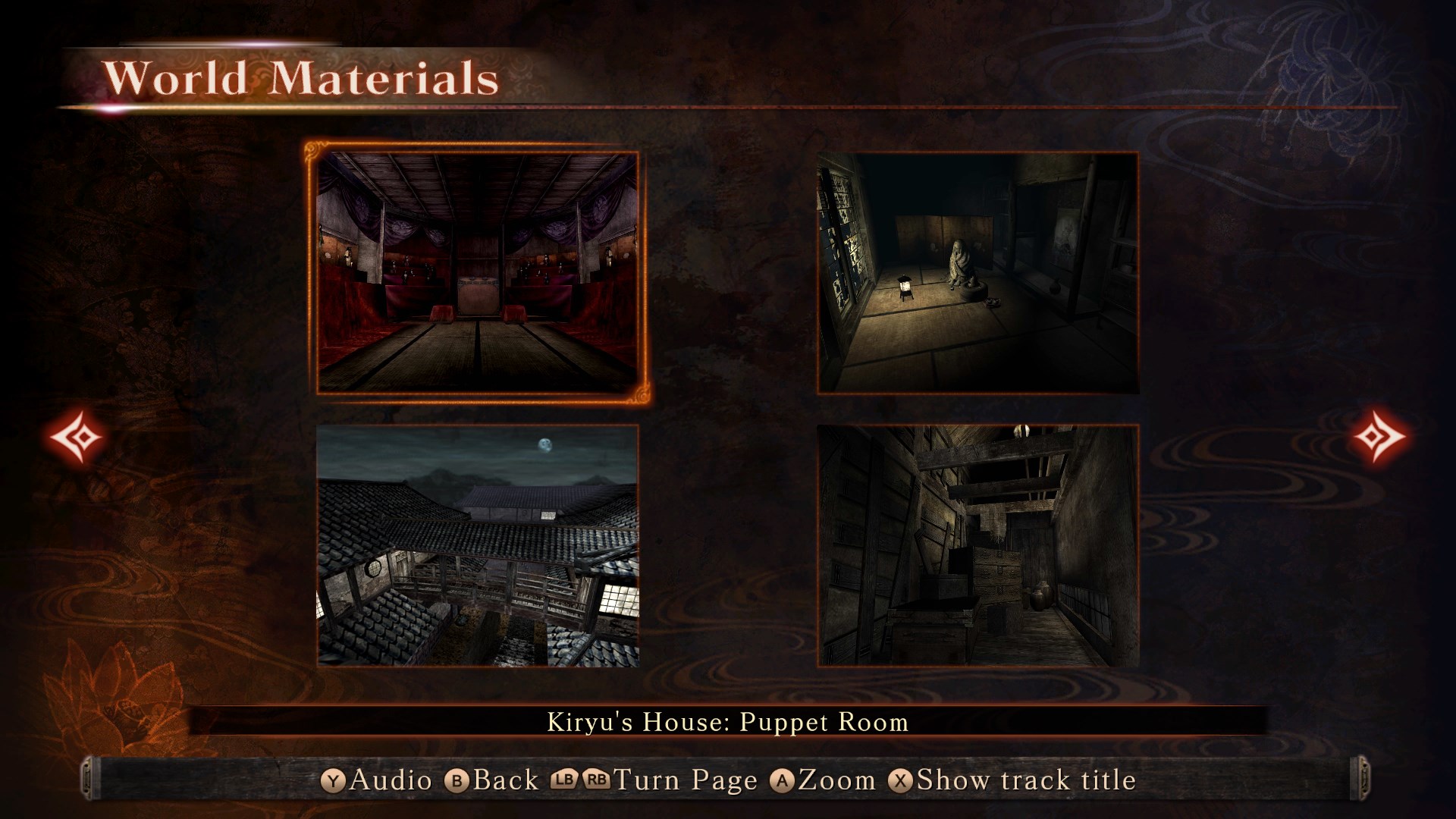Click the right end cap of the control bar
This screenshot has width=1456, height=819.
coord(1363,779)
